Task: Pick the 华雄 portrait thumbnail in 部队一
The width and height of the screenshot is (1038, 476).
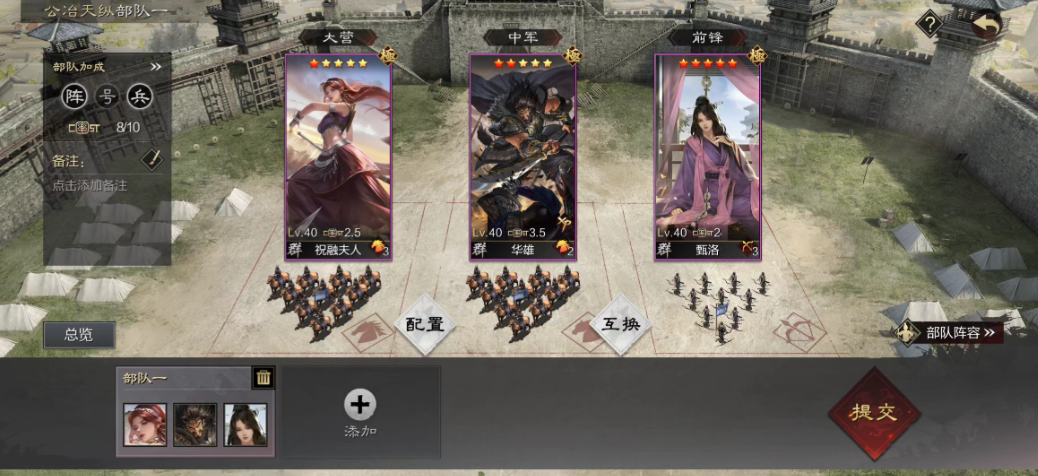Action: point(195,424)
